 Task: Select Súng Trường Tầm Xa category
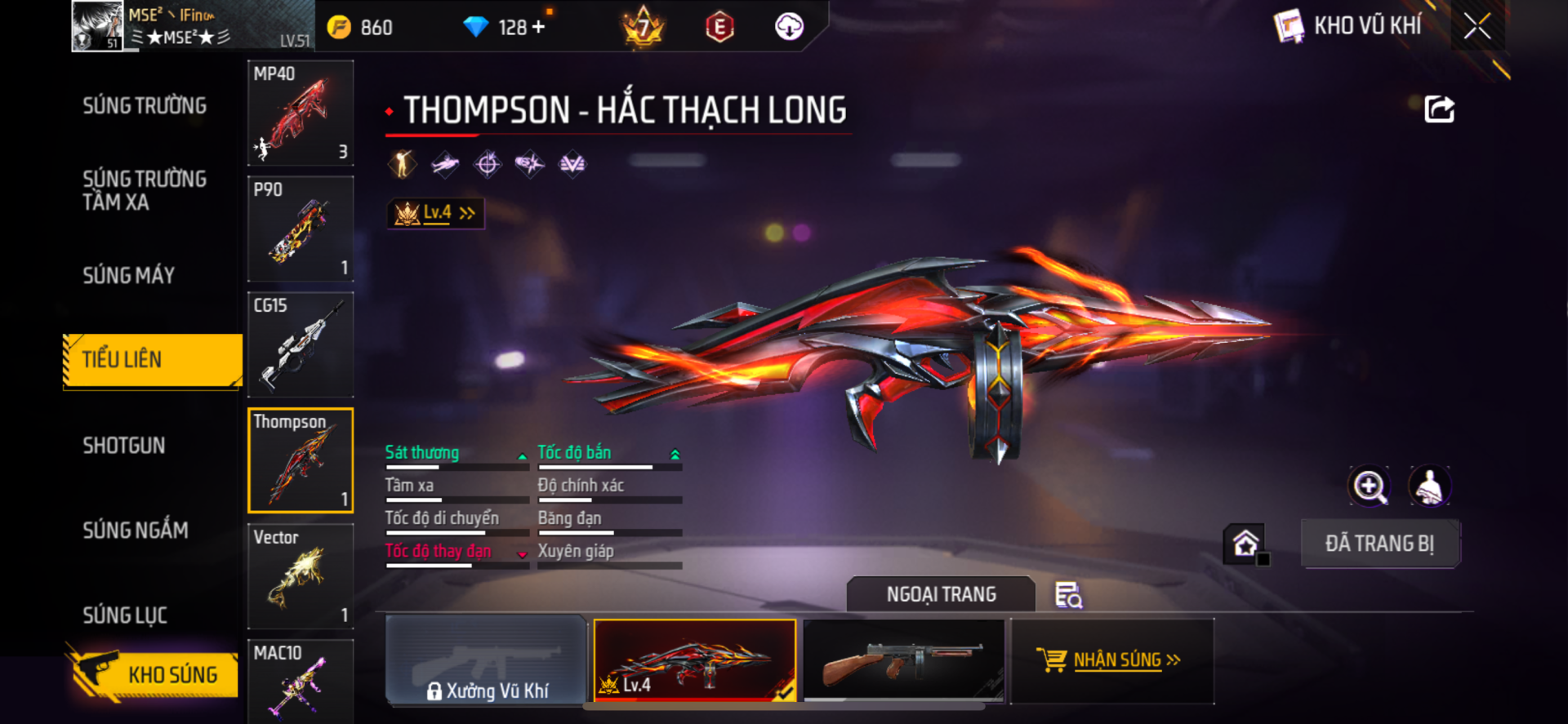[145, 190]
